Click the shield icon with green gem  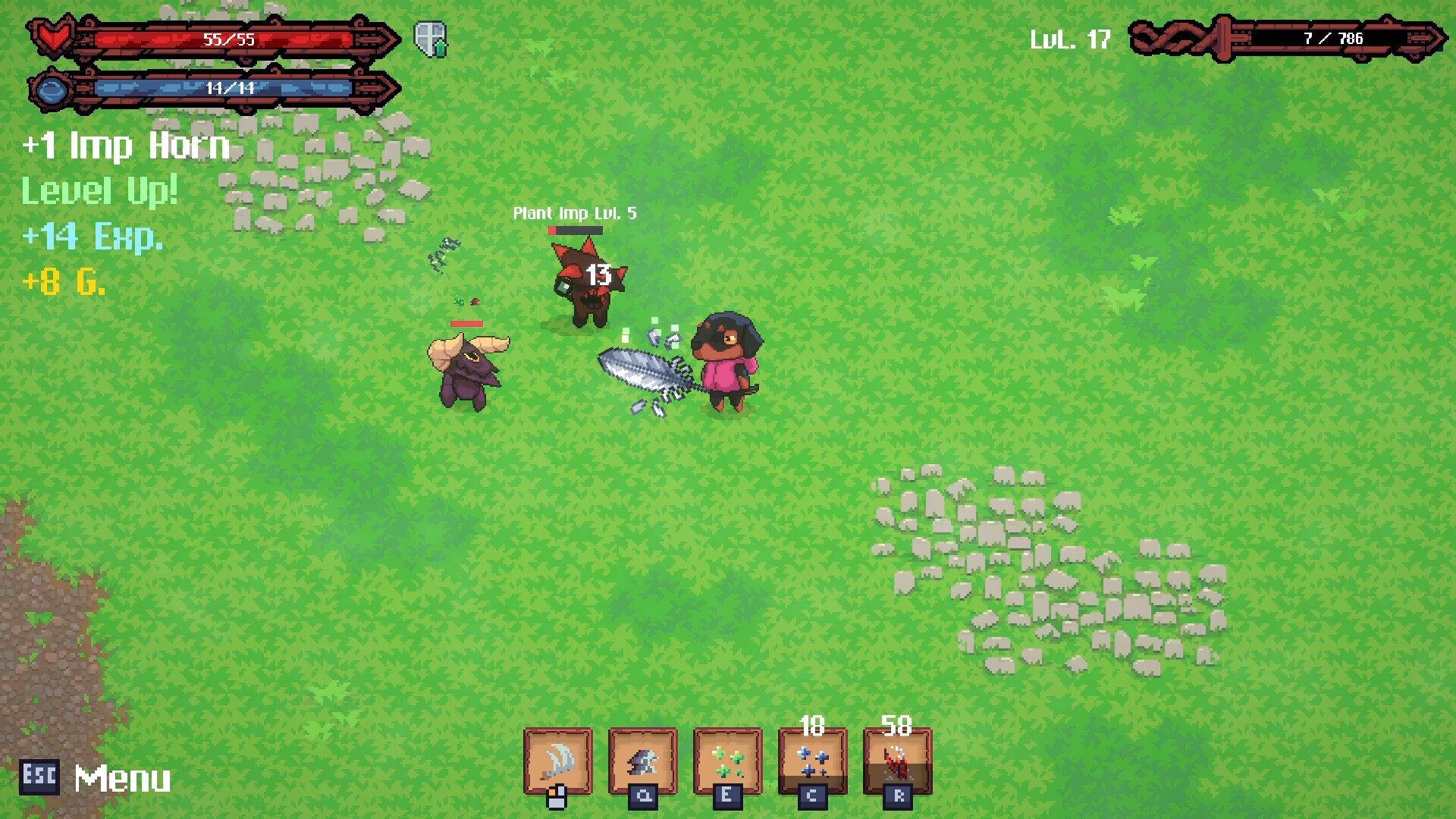pyautogui.click(x=428, y=38)
